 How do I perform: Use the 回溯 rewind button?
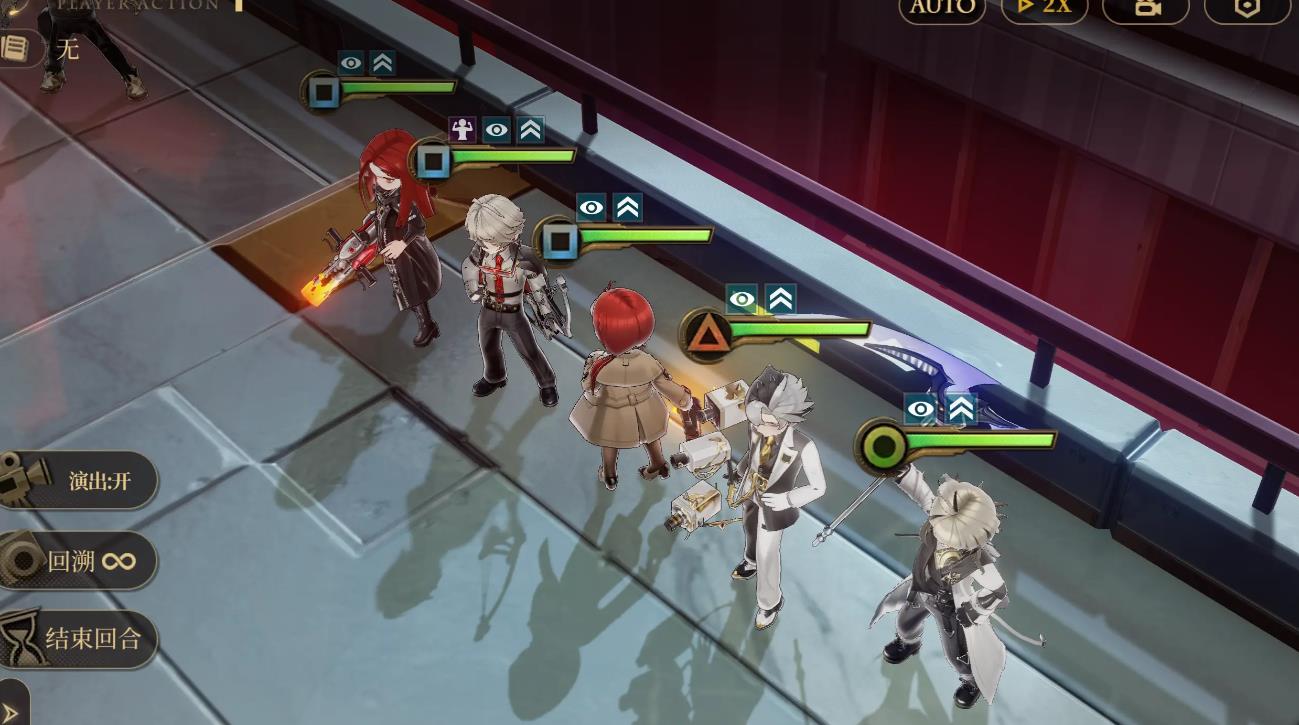[x=80, y=560]
